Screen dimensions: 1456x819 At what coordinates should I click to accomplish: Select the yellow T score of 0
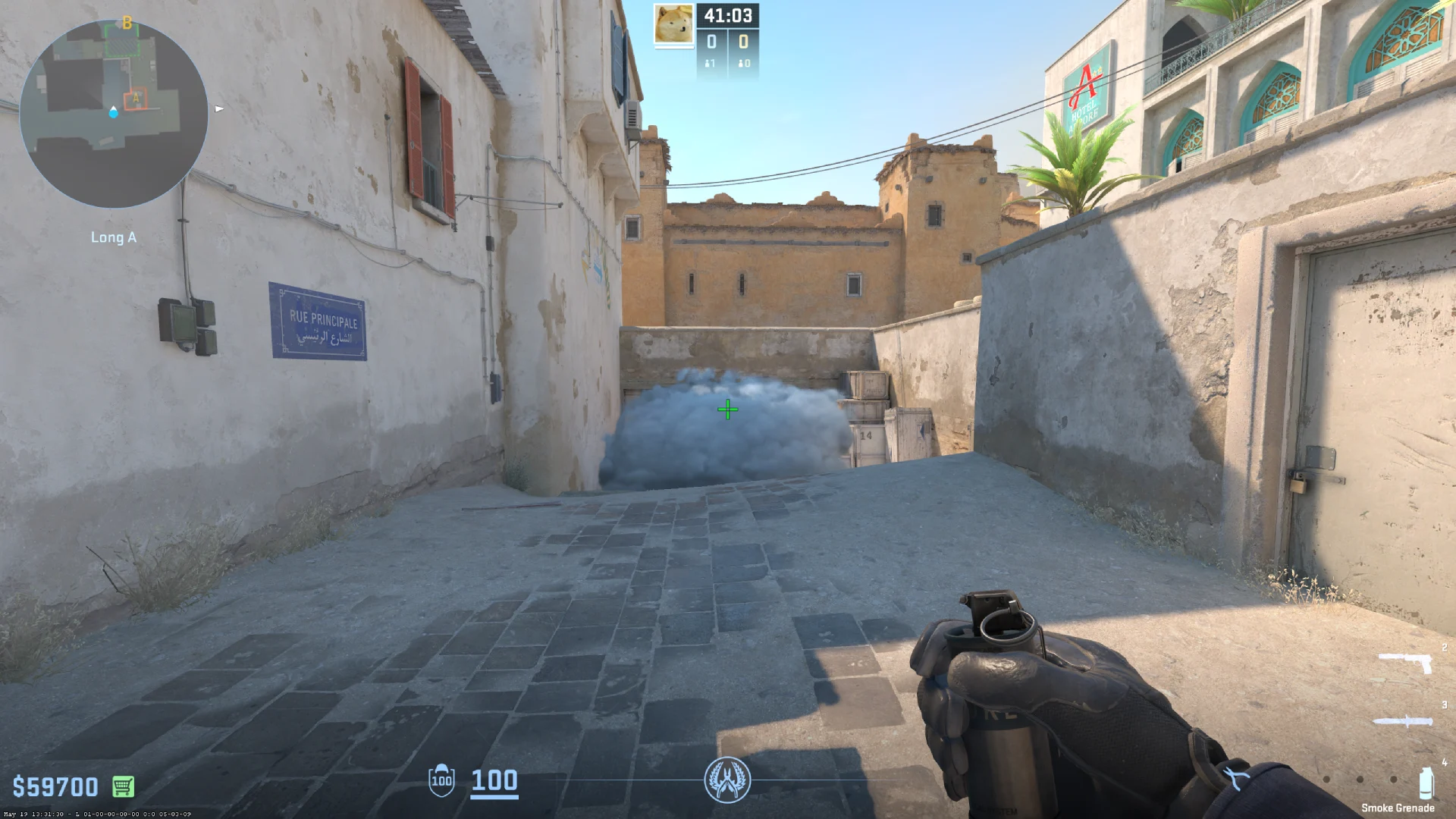click(x=743, y=42)
